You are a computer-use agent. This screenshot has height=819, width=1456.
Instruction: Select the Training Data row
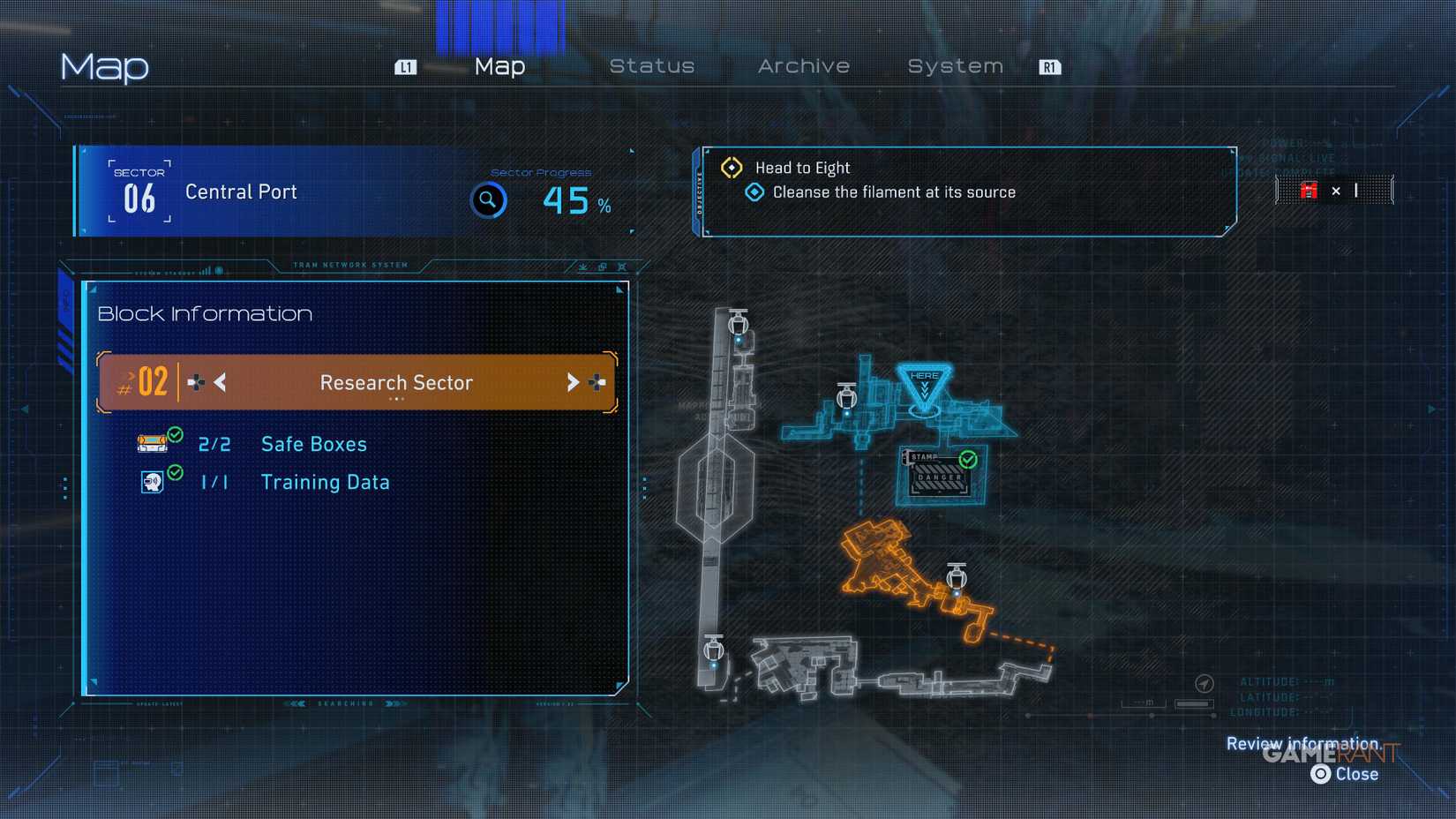tap(325, 482)
